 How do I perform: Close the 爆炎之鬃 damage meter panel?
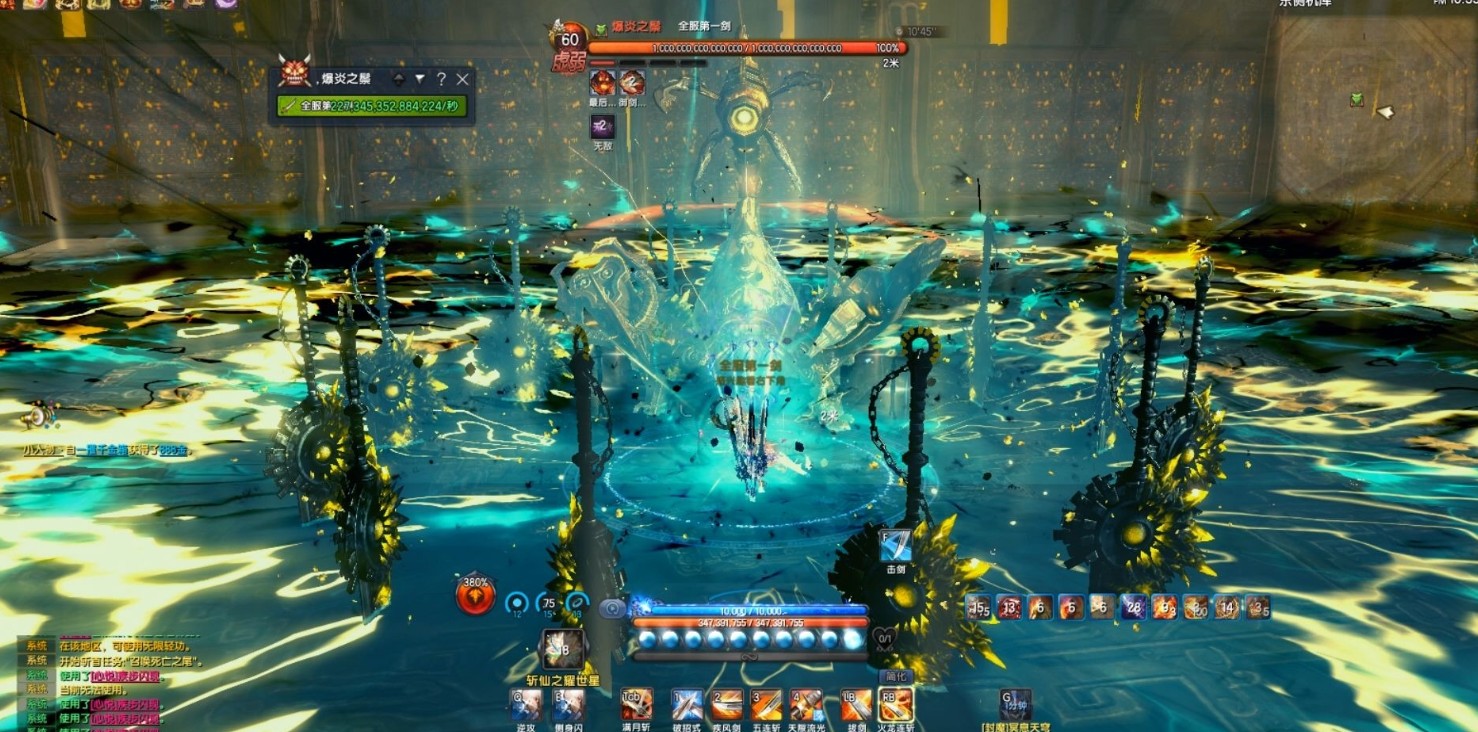(462, 79)
